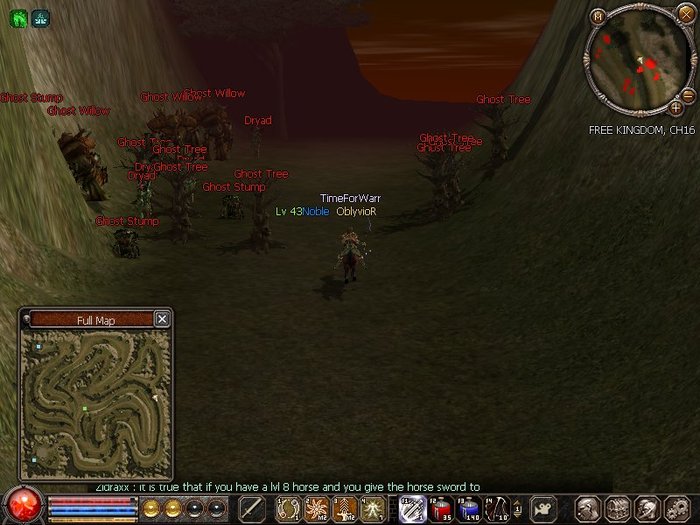Select the green horse buff icon
This screenshot has height=525, width=700.
(20, 17)
